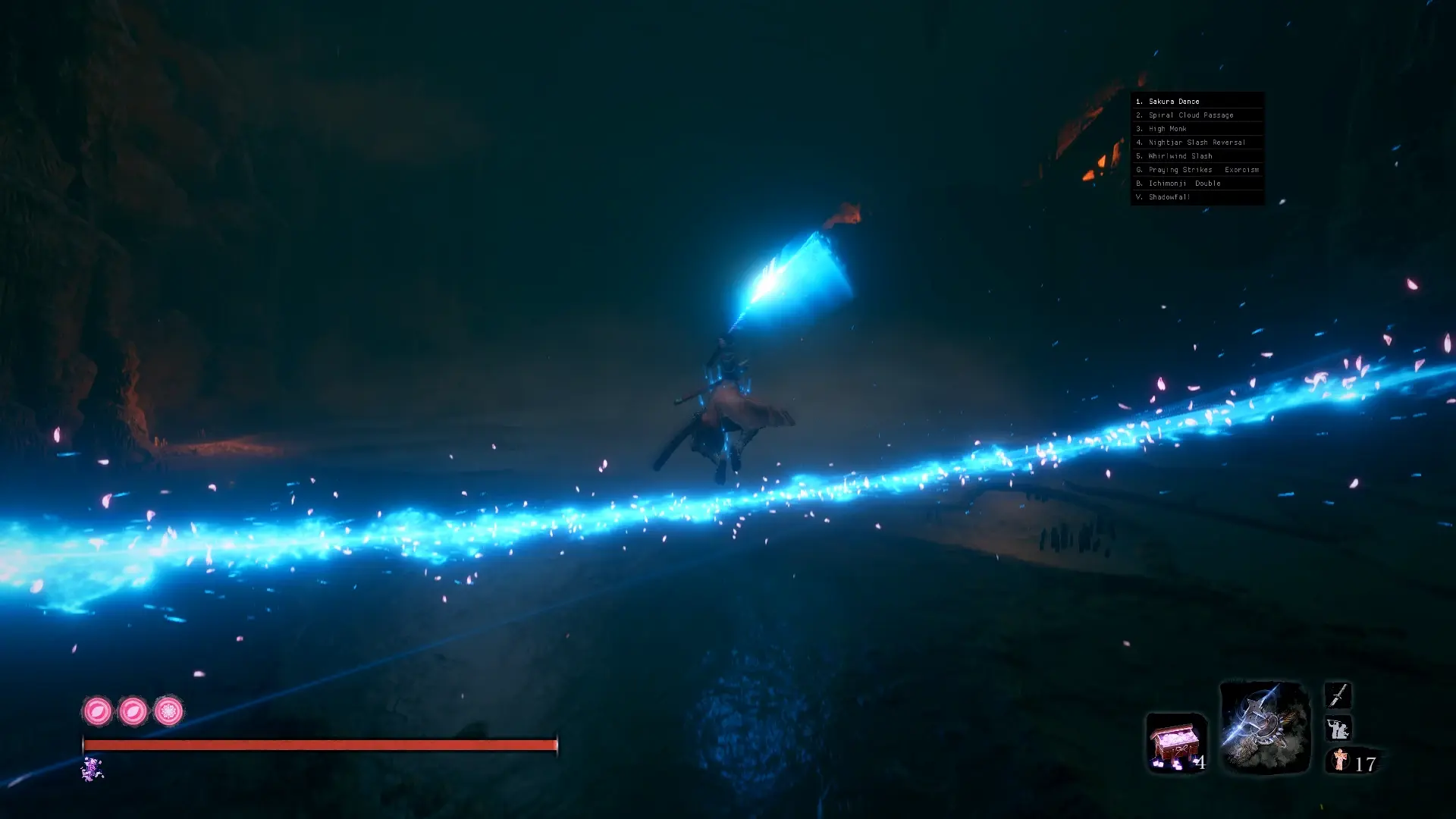
Task: Pick the High Monk combat art
Action: [1167, 129]
